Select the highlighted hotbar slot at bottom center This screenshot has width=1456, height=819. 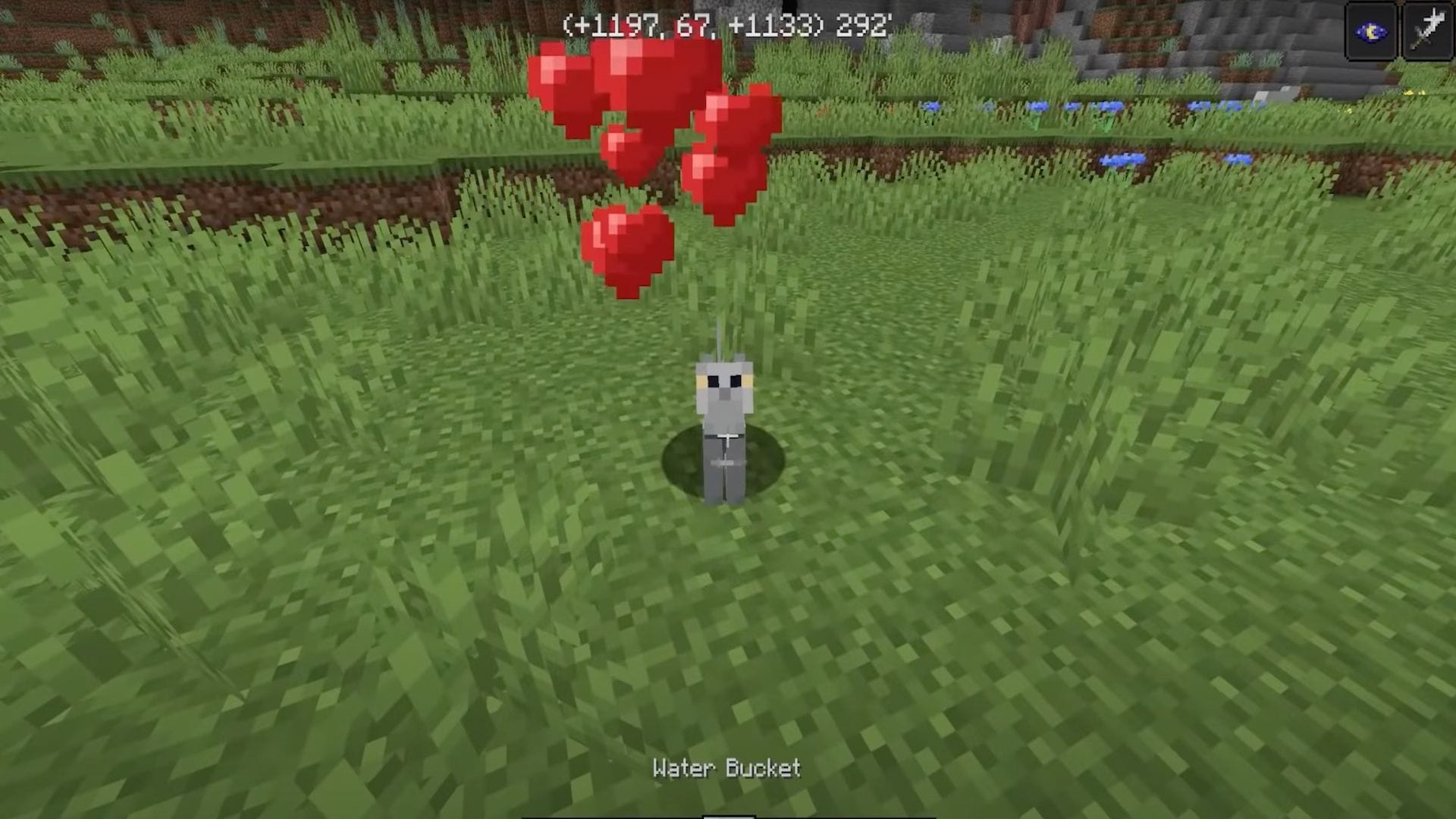(x=728, y=815)
